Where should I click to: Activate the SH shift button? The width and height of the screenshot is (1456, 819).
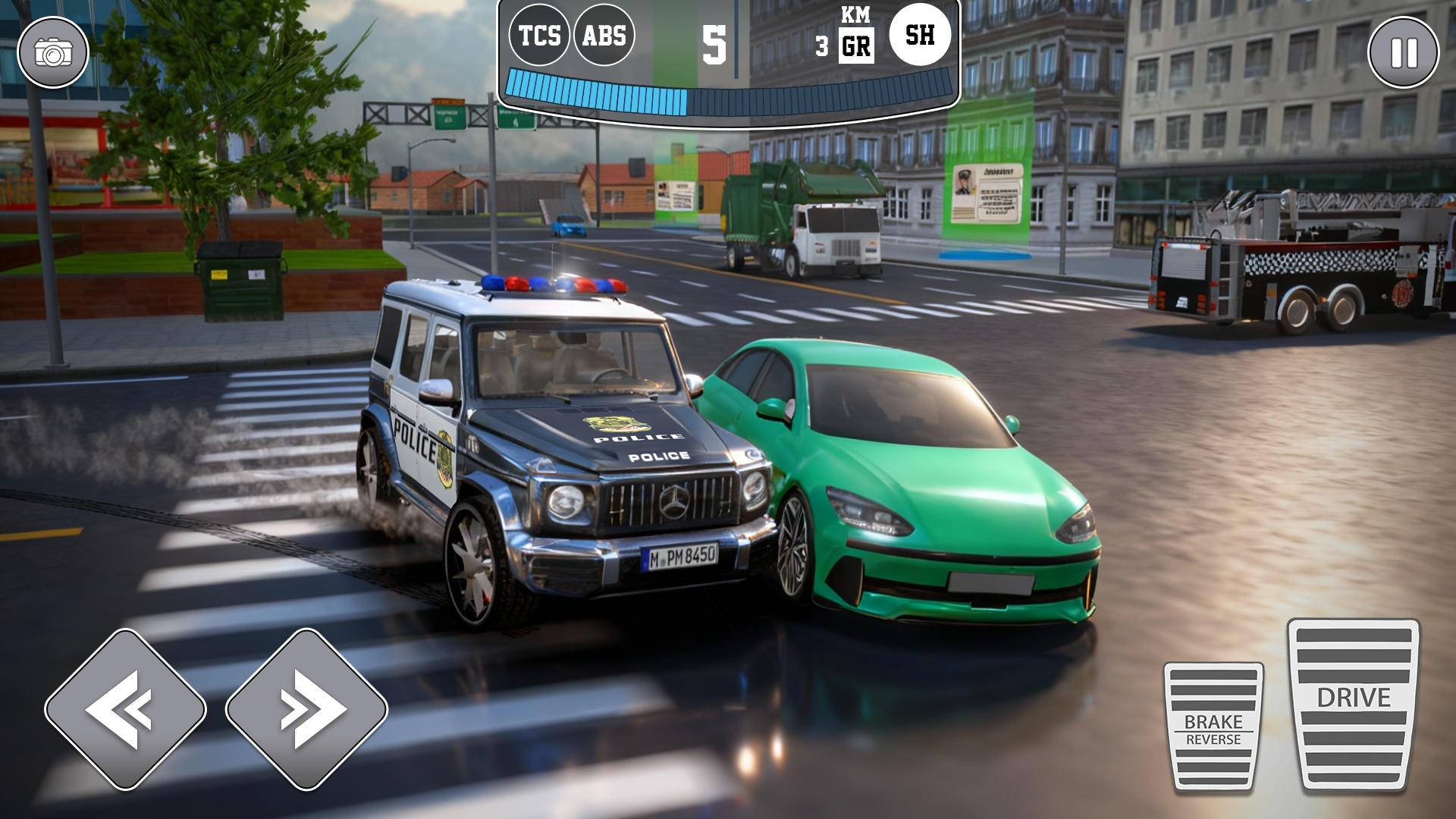pos(920,35)
